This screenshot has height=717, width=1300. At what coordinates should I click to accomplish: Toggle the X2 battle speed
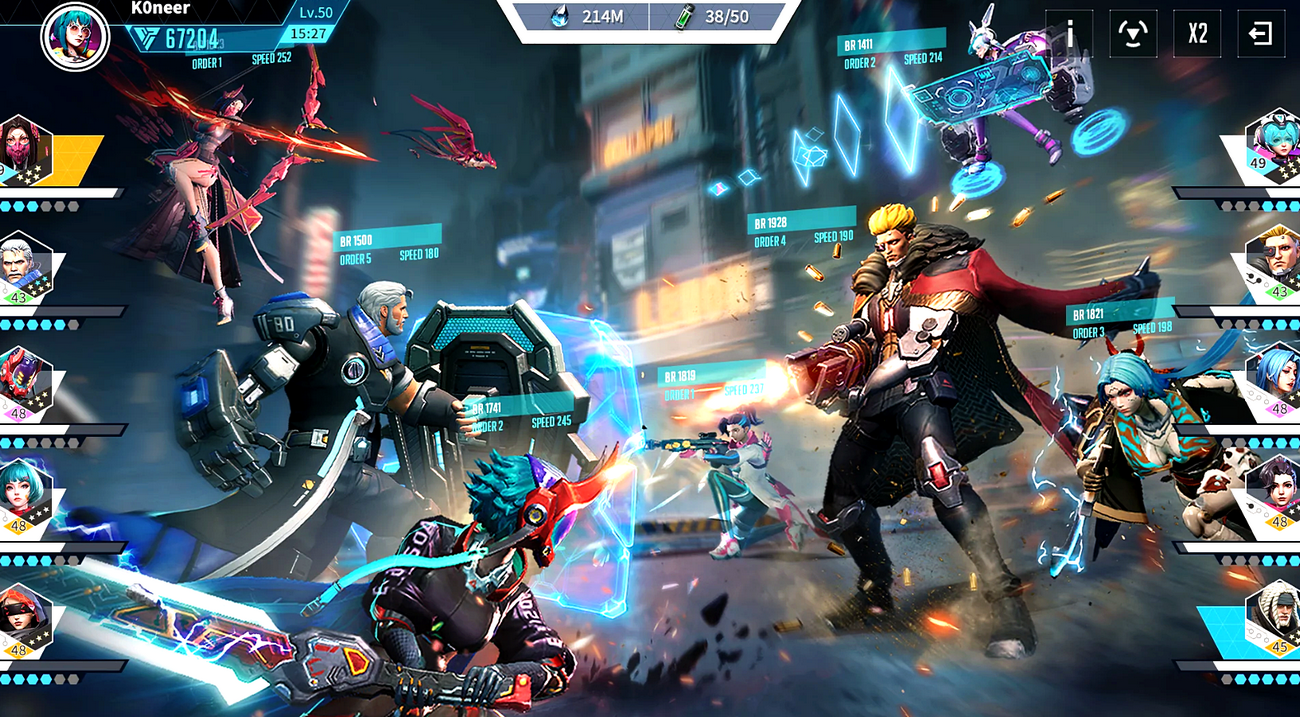[1197, 34]
